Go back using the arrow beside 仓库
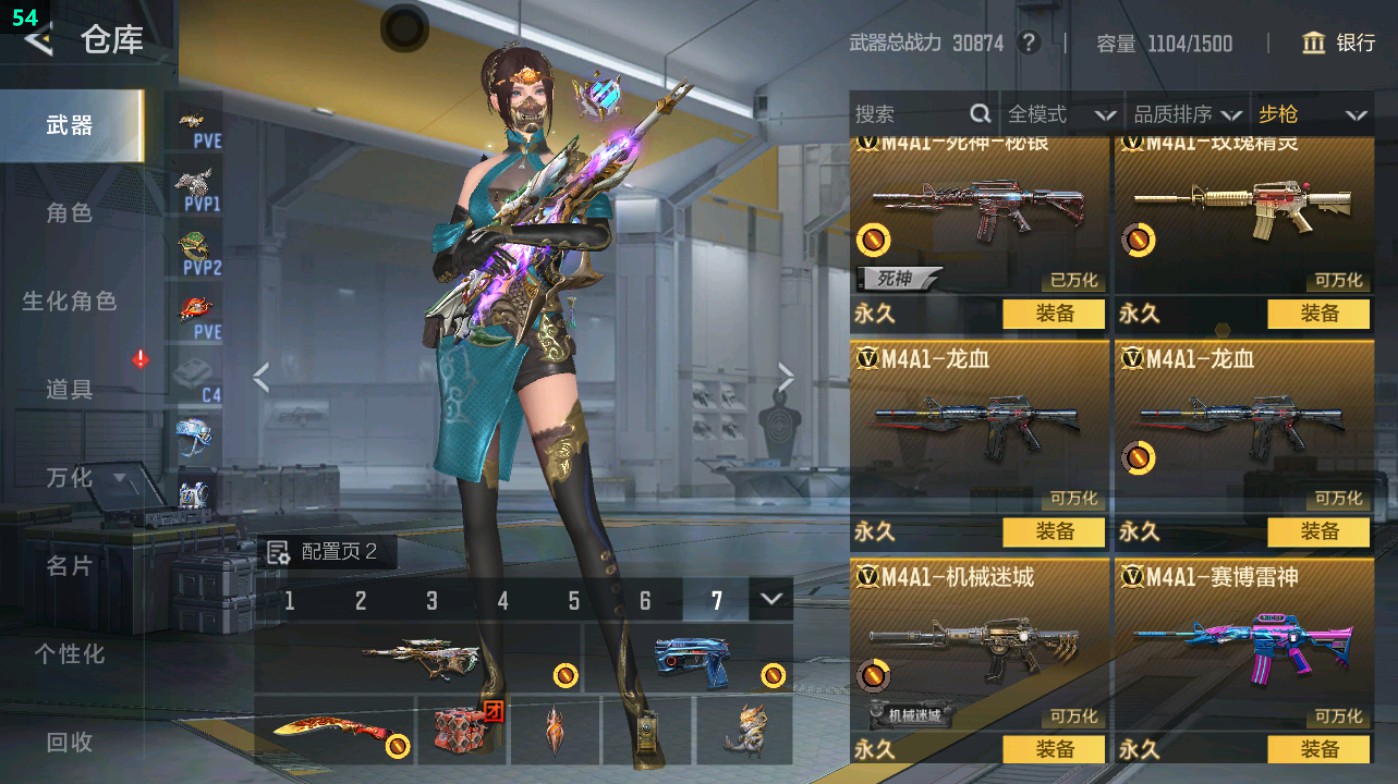 pyautogui.click(x=38, y=40)
